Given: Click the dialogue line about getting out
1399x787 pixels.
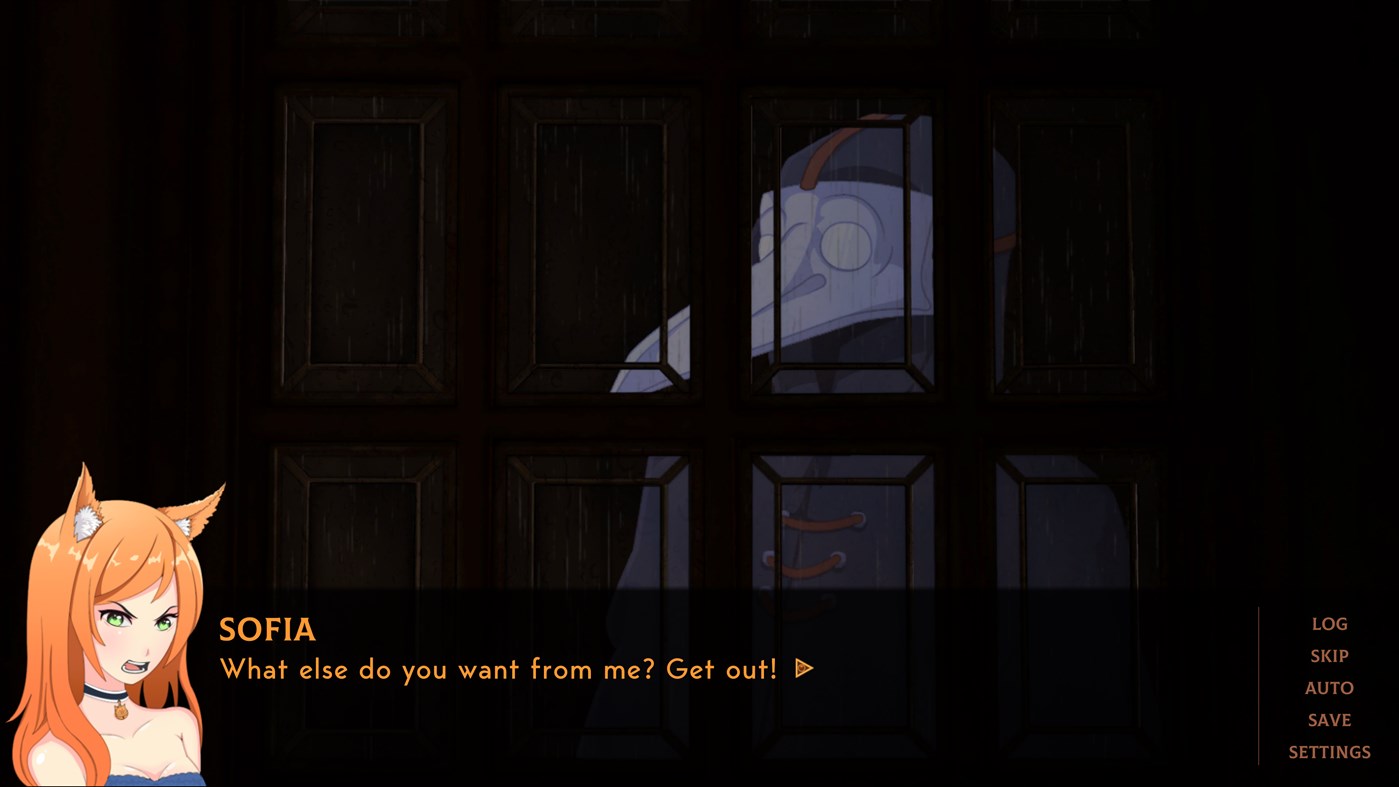Looking at the screenshot, I should [497, 669].
